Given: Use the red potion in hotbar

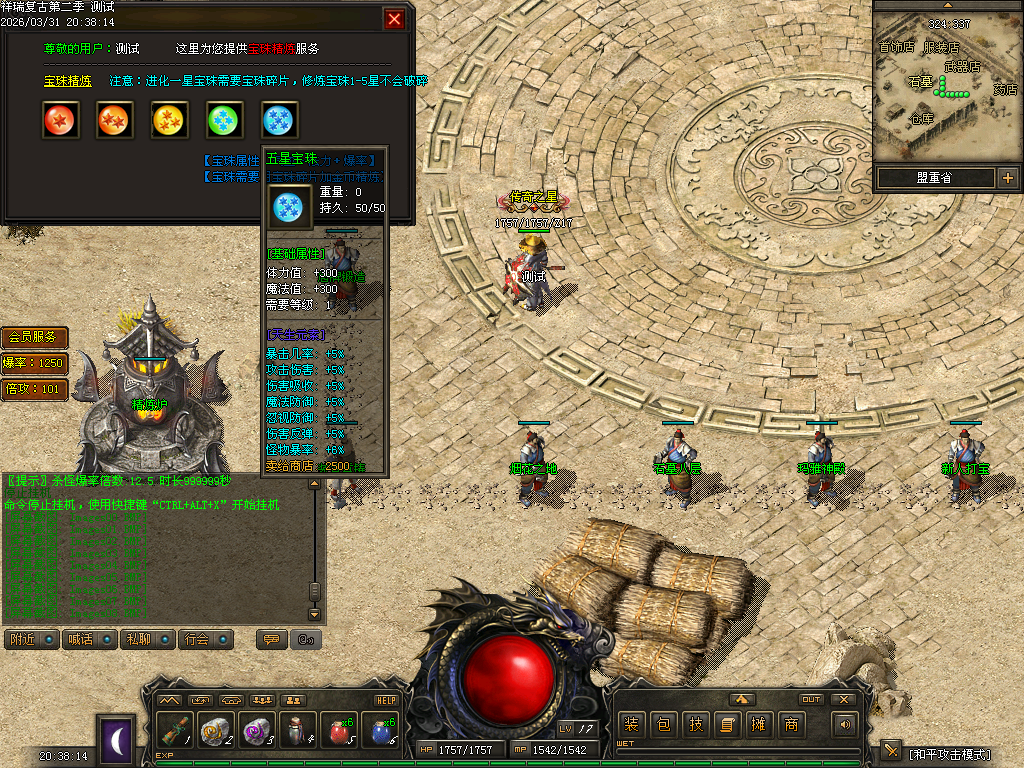Looking at the screenshot, I should tap(339, 731).
